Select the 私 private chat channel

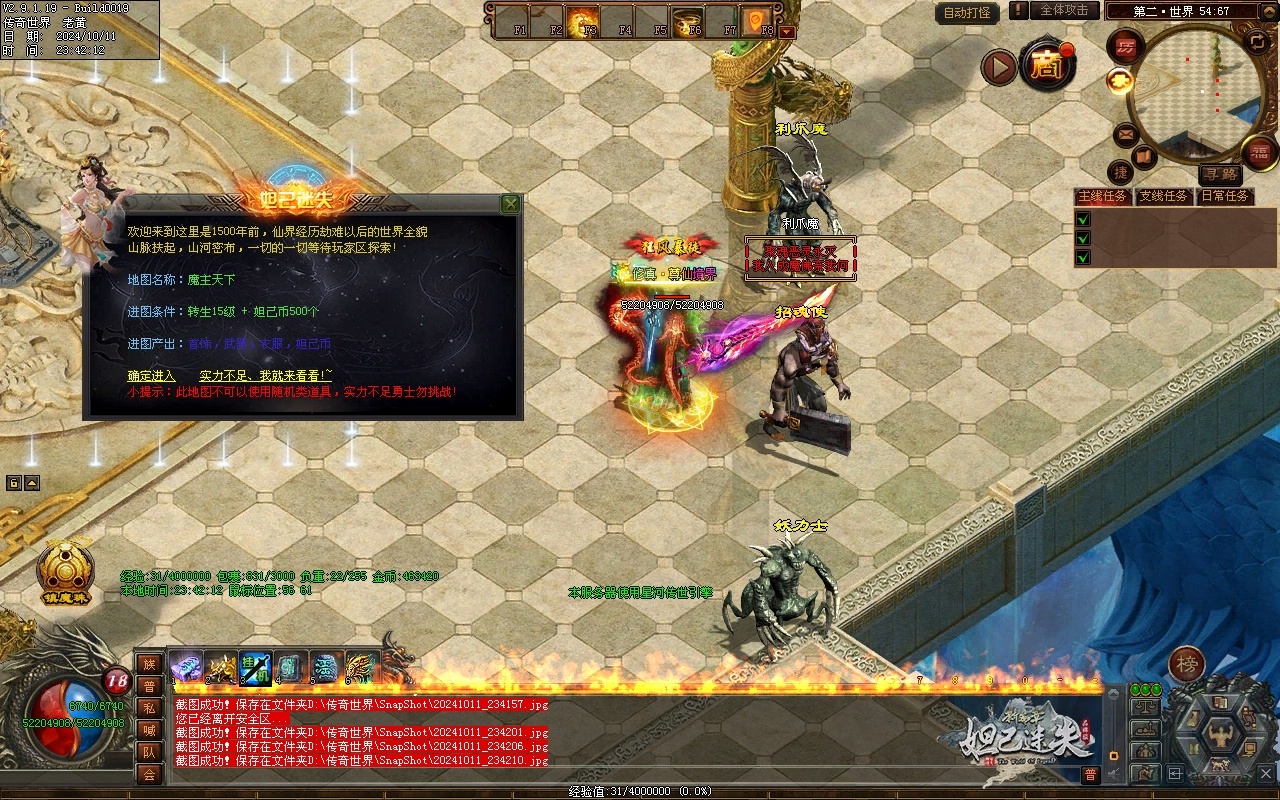(x=149, y=708)
